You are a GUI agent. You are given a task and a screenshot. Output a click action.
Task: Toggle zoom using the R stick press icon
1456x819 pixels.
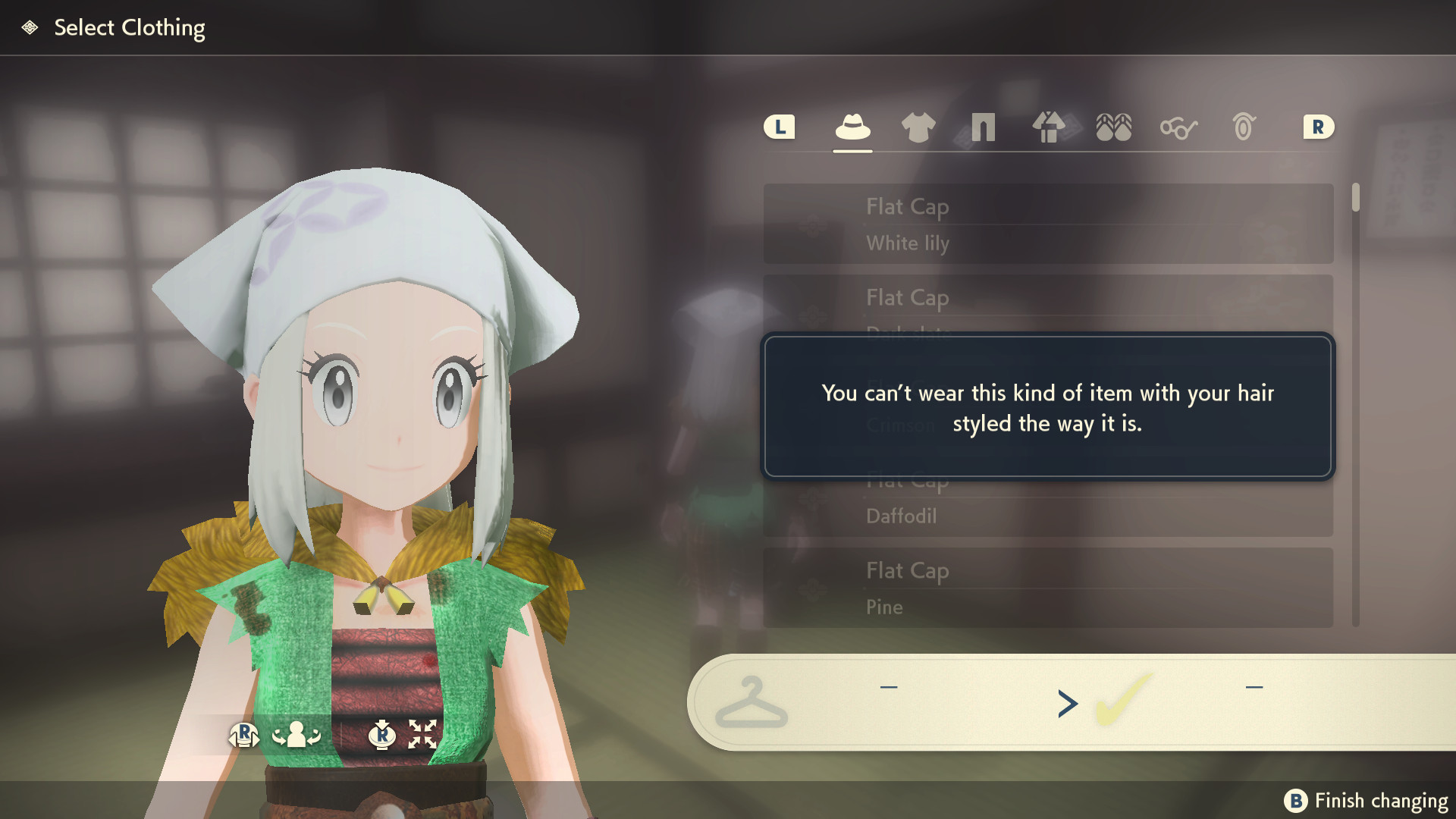(x=383, y=736)
